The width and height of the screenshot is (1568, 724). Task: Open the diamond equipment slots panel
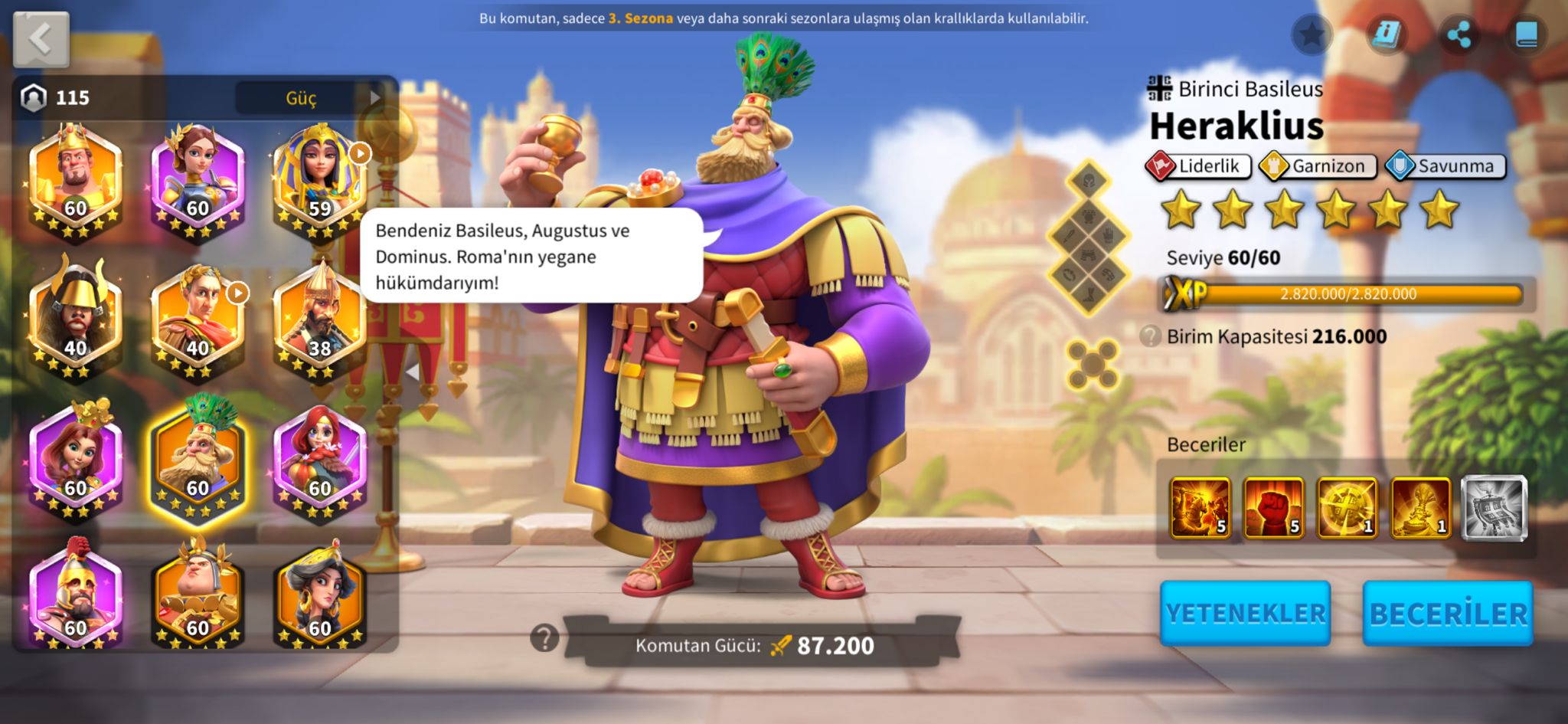point(1088,238)
